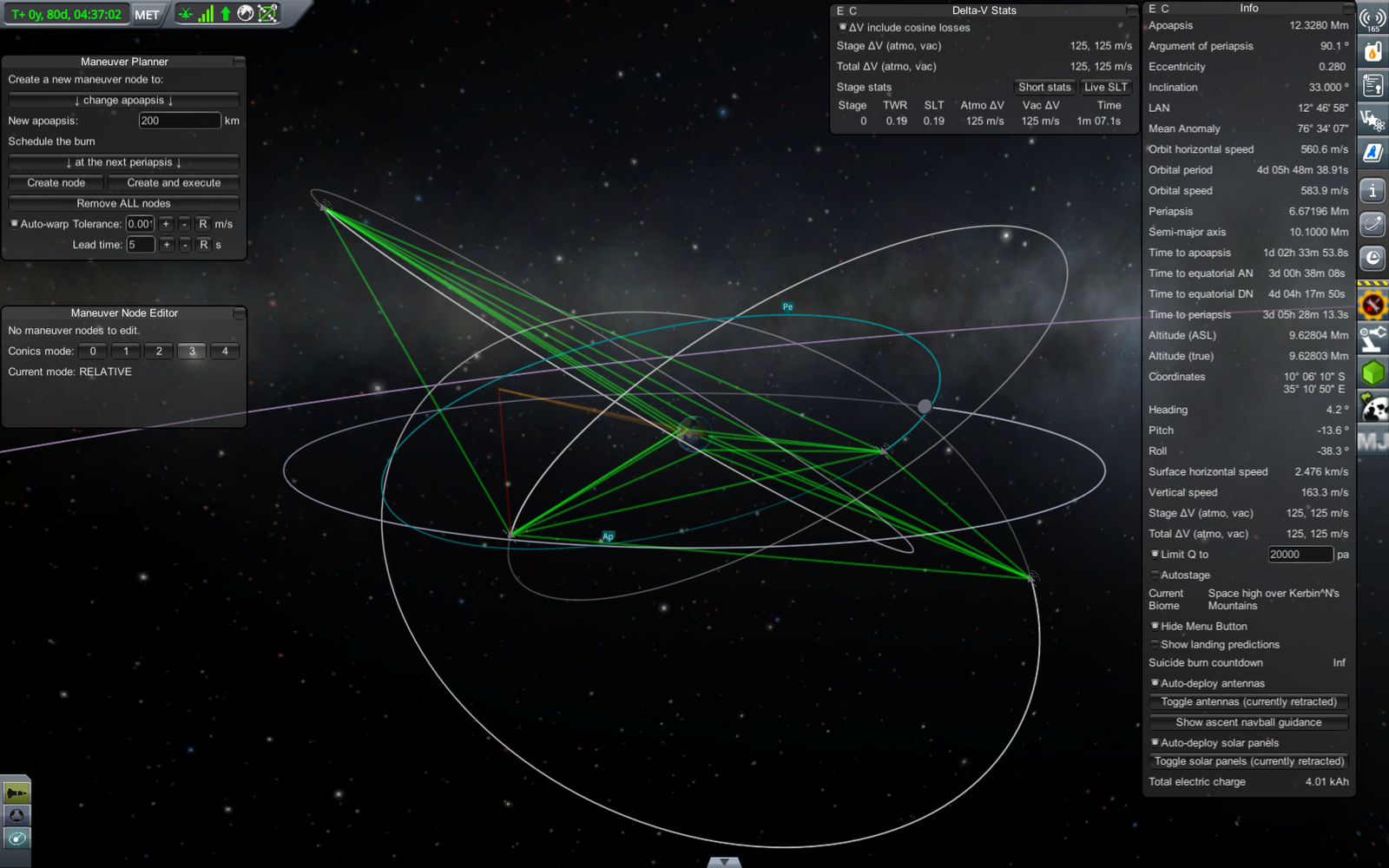This screenshot has width=1389, height=868.
Task: Set conics mode to 0
Action: coord(93,352)
